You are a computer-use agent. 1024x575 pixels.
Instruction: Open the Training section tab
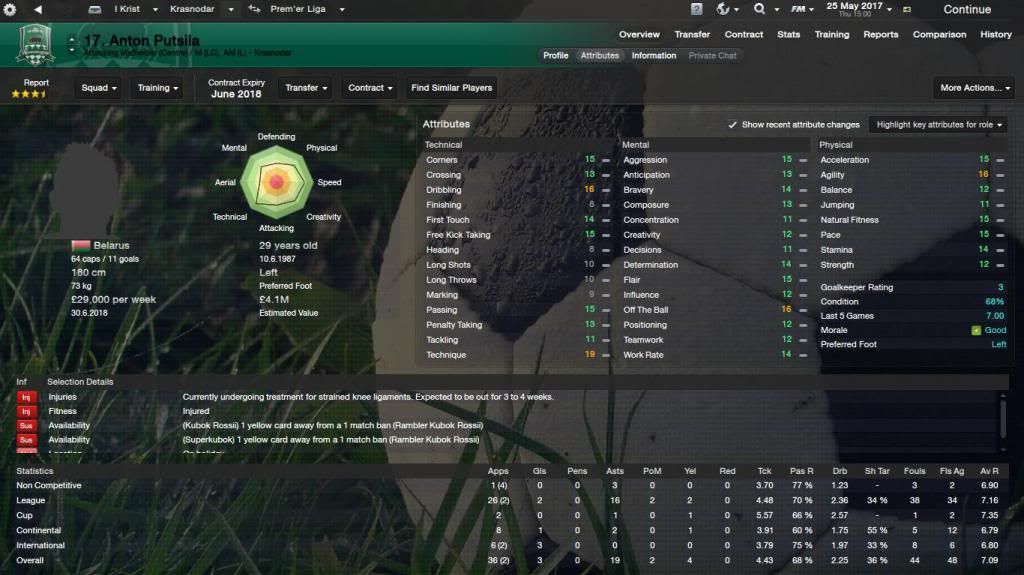tap(831, 34)
